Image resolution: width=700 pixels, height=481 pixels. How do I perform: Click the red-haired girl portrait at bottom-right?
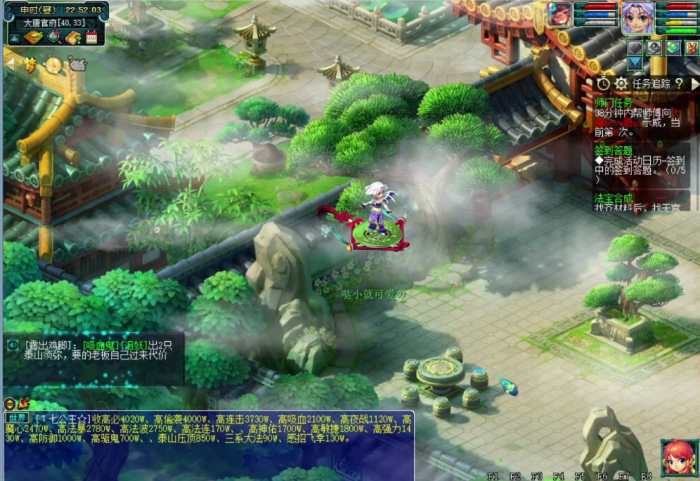677,458
